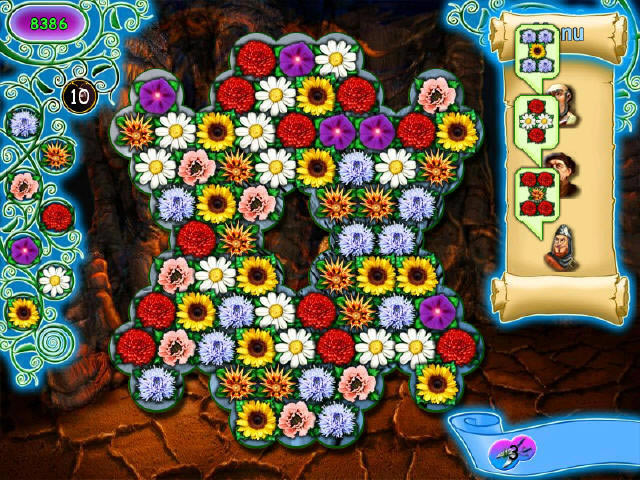Pick the orange dahlia on the vine
This screenshot has width=640, height=480.
[x=55, y=155]
